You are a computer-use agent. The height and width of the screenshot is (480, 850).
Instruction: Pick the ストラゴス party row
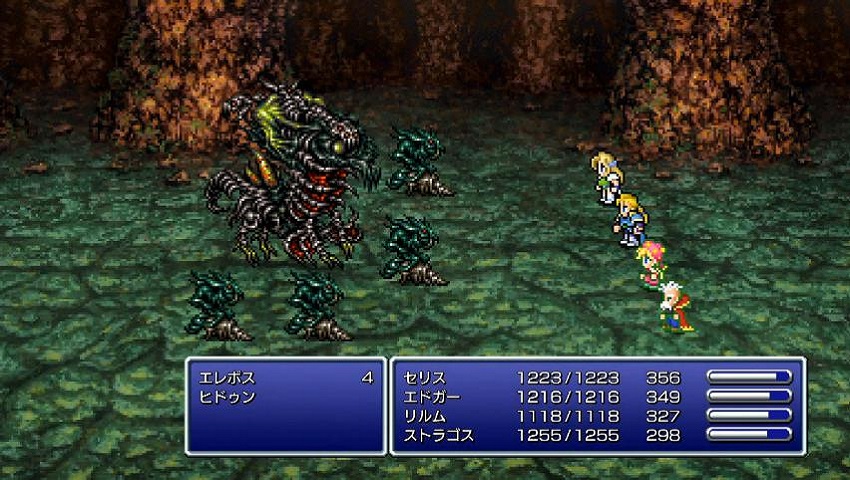(x=438, y=435)
